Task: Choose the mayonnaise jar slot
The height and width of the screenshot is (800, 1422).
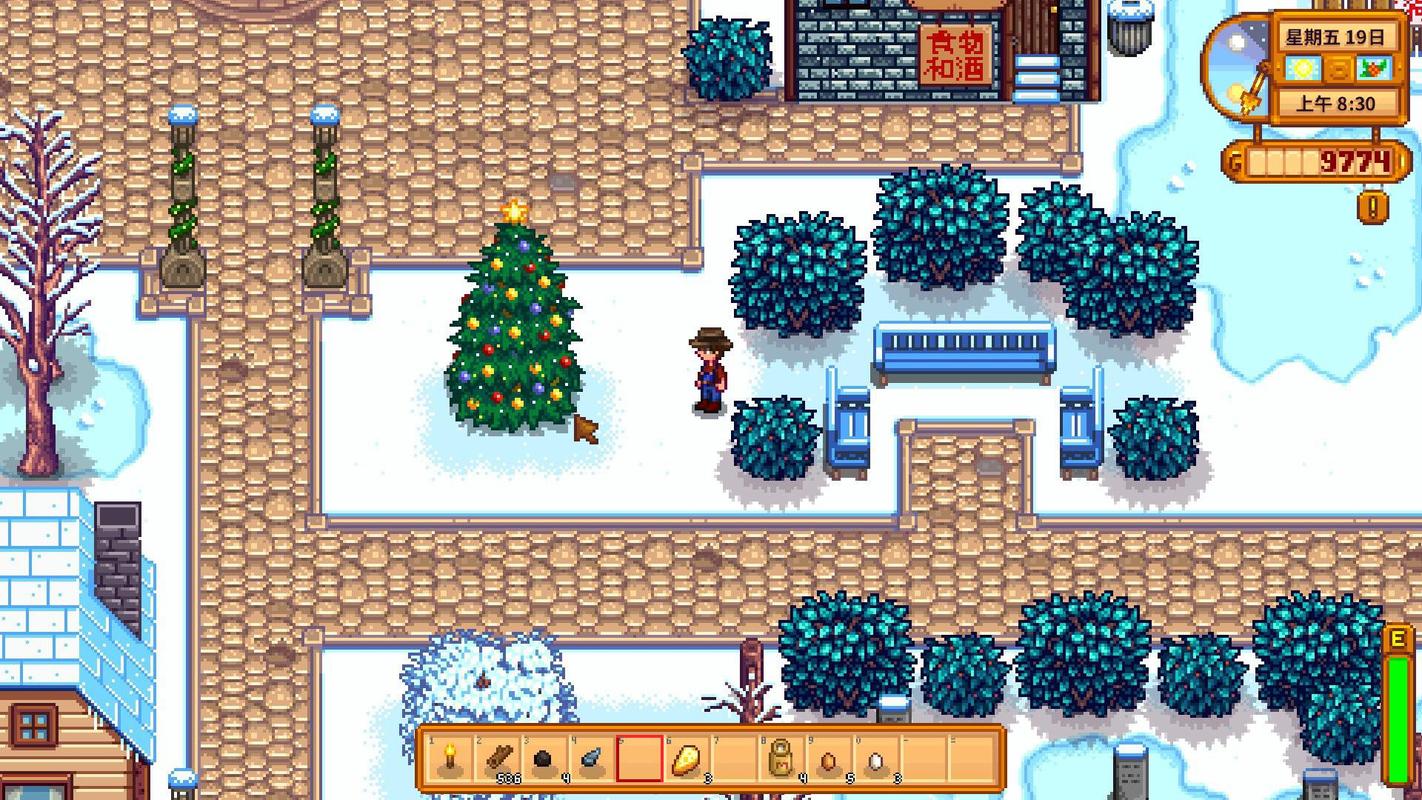Action: coord(783,759)
